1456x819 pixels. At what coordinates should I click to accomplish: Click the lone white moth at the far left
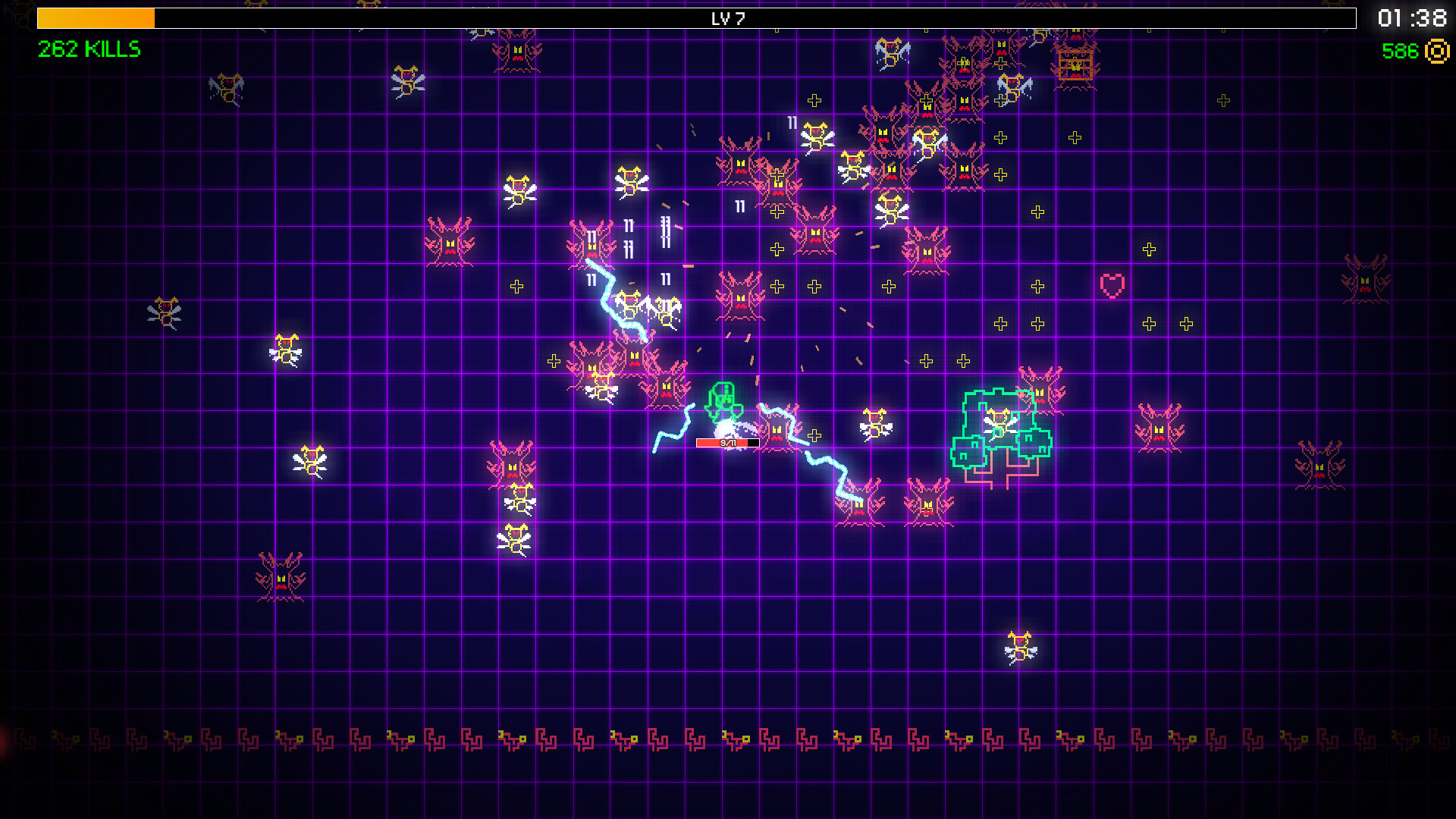pyautogui.click(x=165, y=311)
